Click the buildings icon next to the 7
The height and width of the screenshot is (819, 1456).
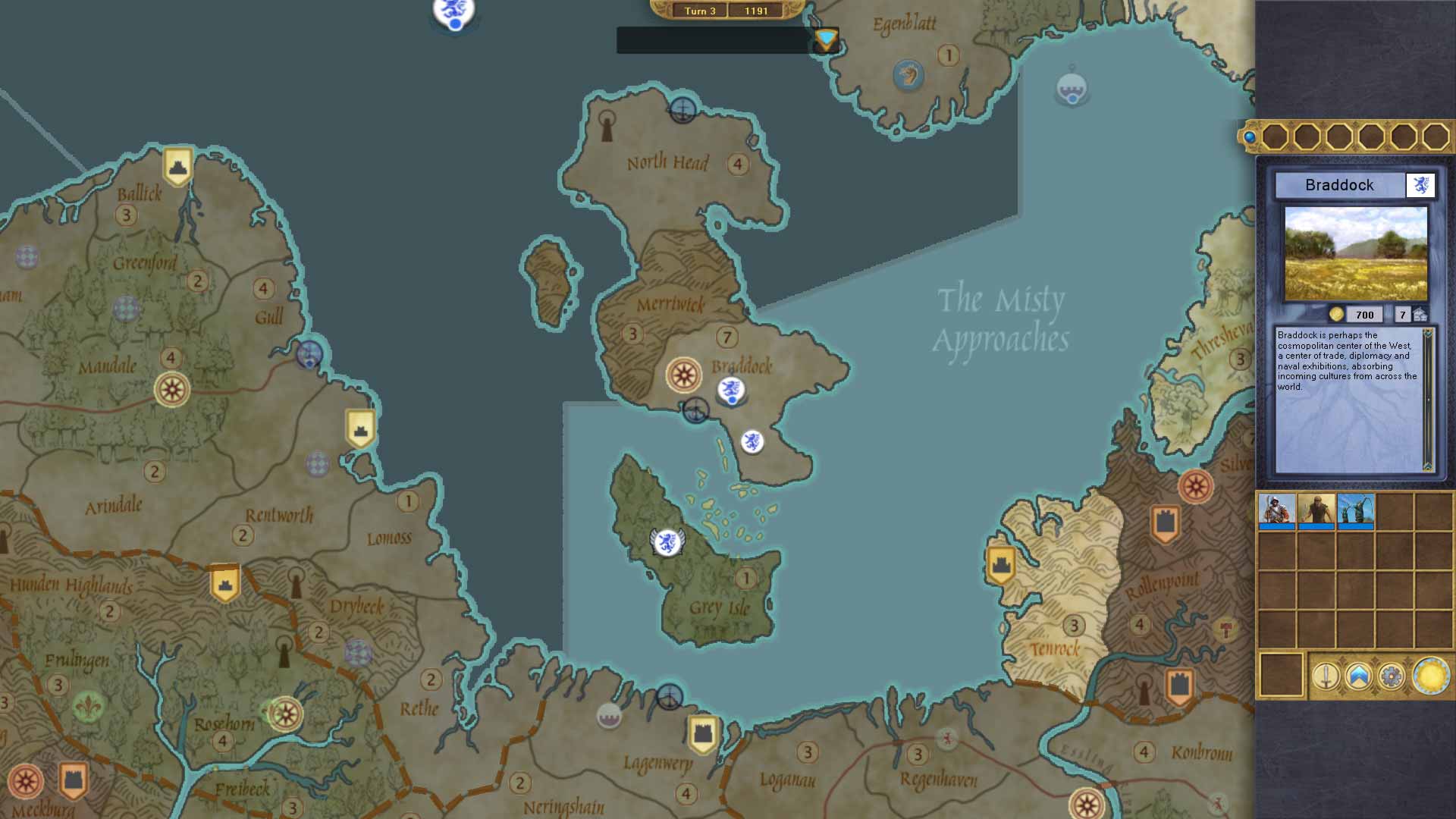pos(1420,315)
